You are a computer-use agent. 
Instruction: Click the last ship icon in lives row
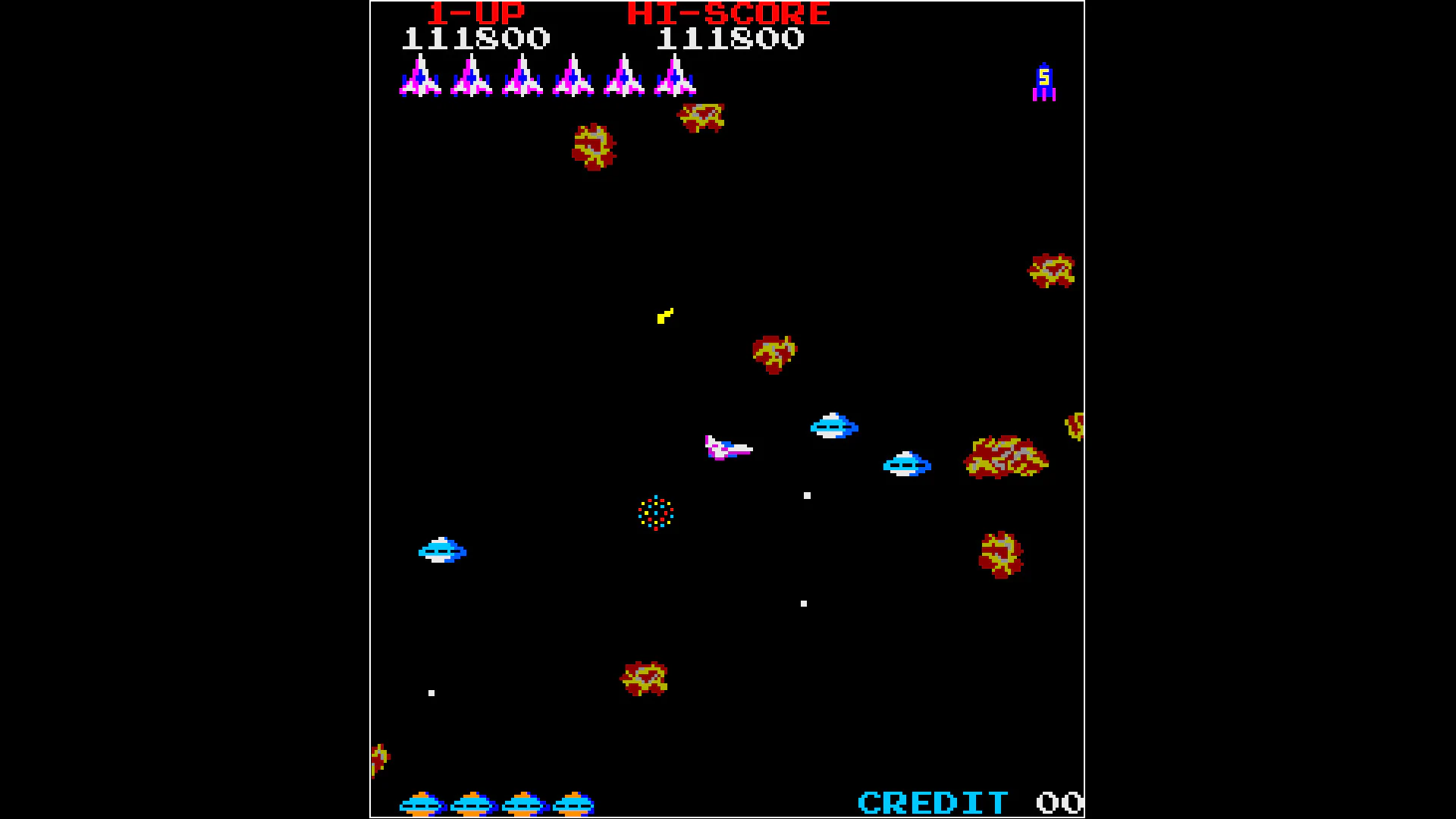click(x=675, y=78)
